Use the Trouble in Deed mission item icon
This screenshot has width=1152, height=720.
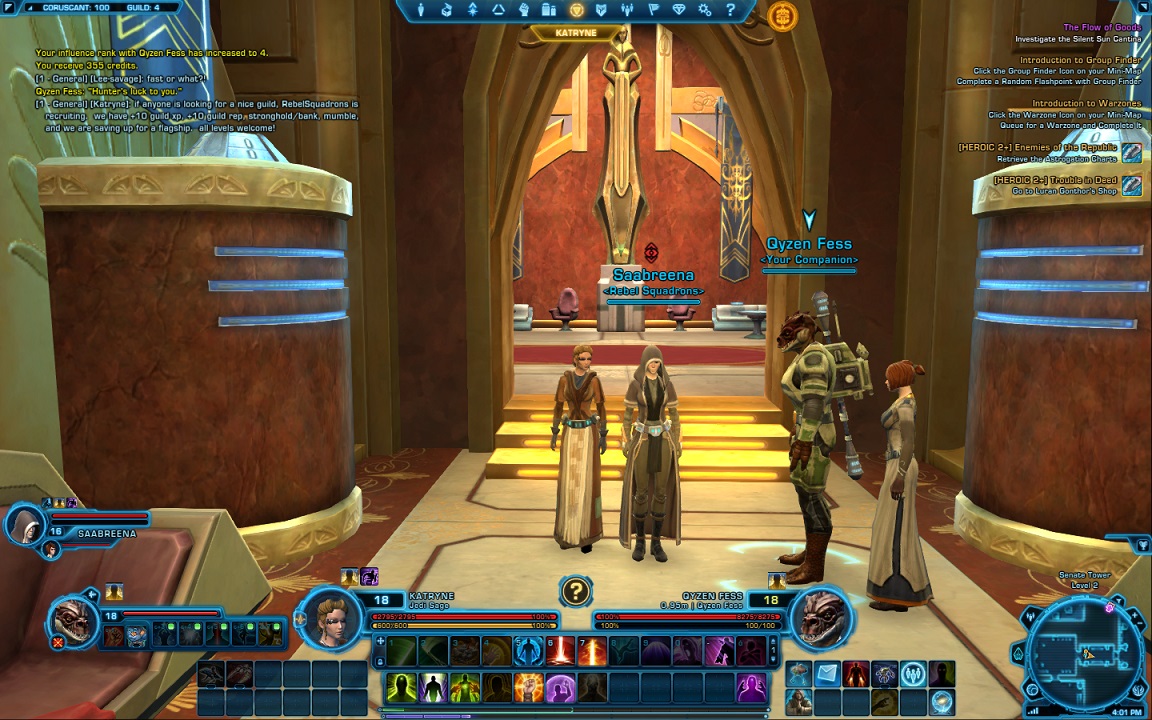(x=1131, y=185)
